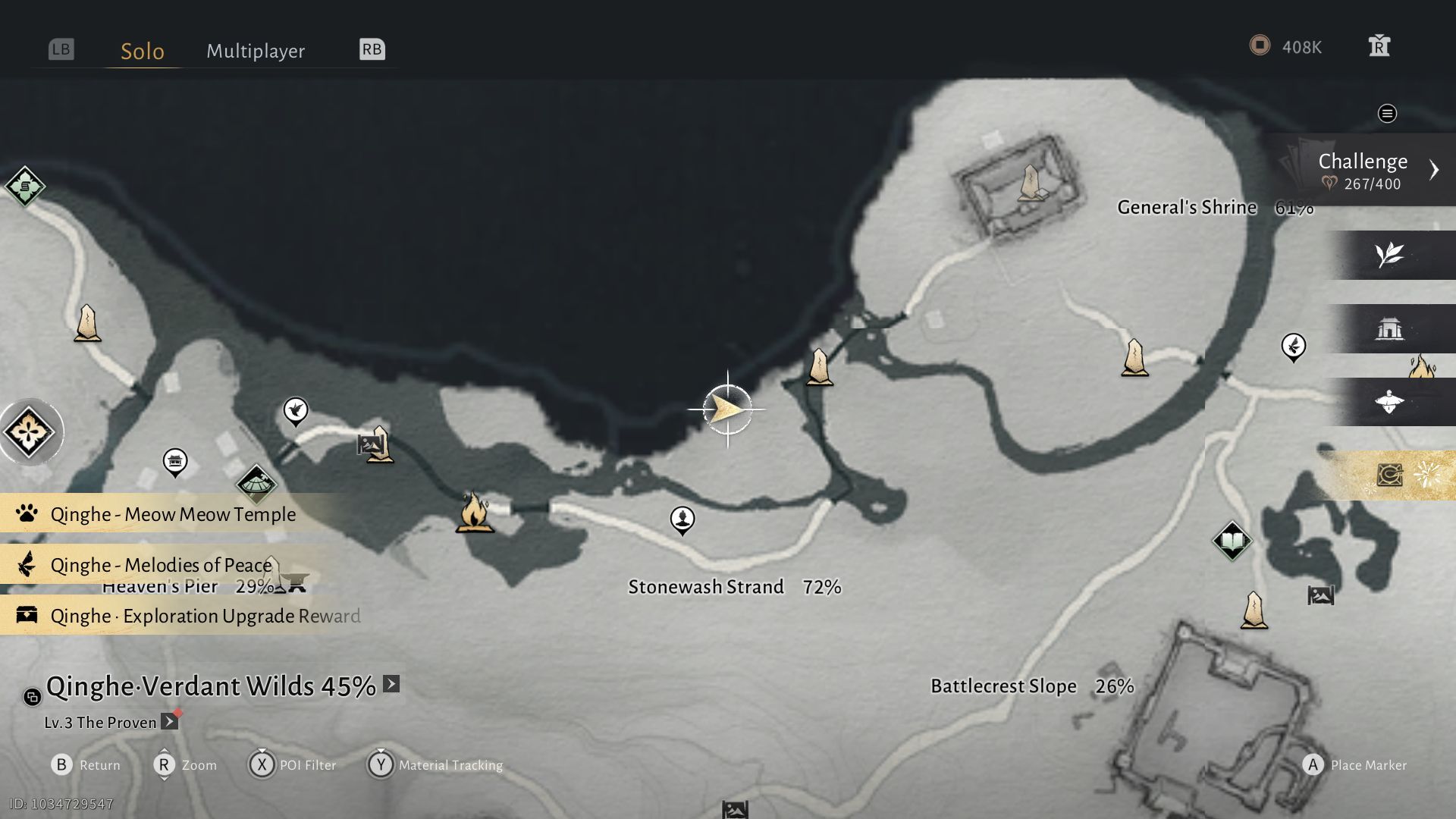
Task: Open the reward chest icon beside currency
Action: 1379,46
